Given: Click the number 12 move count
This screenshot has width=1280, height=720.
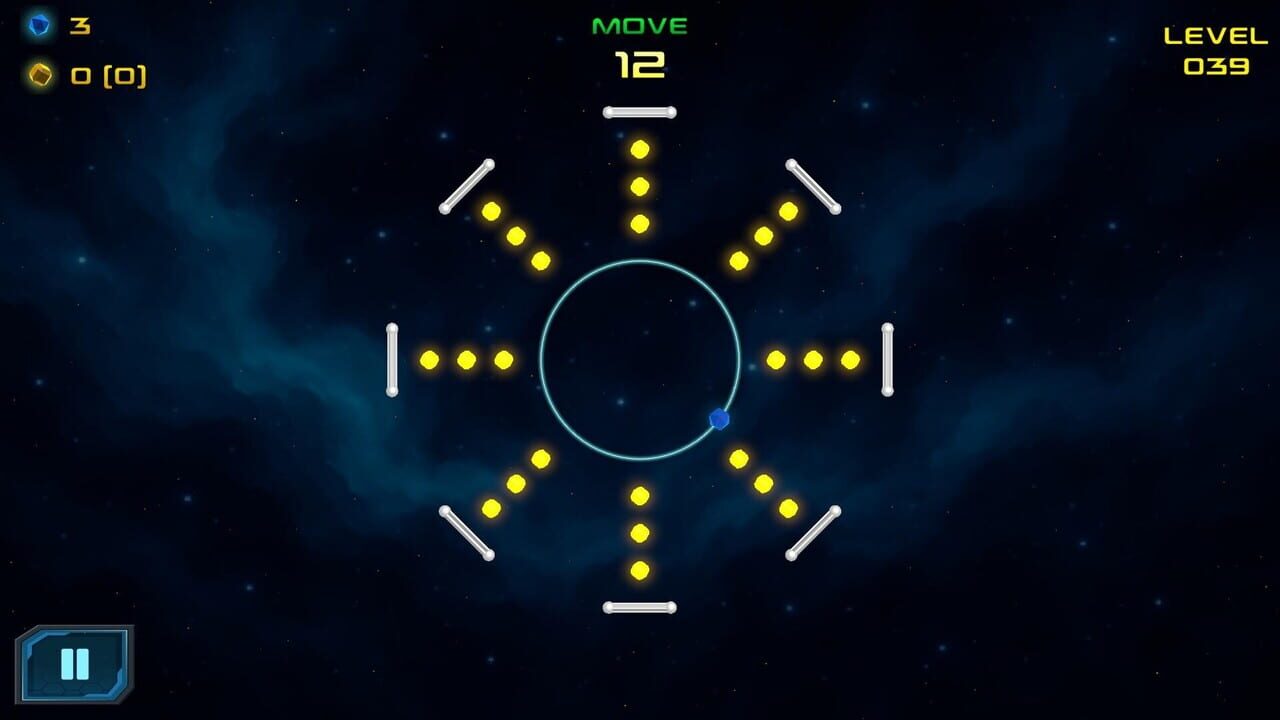Looking at the screenshot, I should (642, 65).
